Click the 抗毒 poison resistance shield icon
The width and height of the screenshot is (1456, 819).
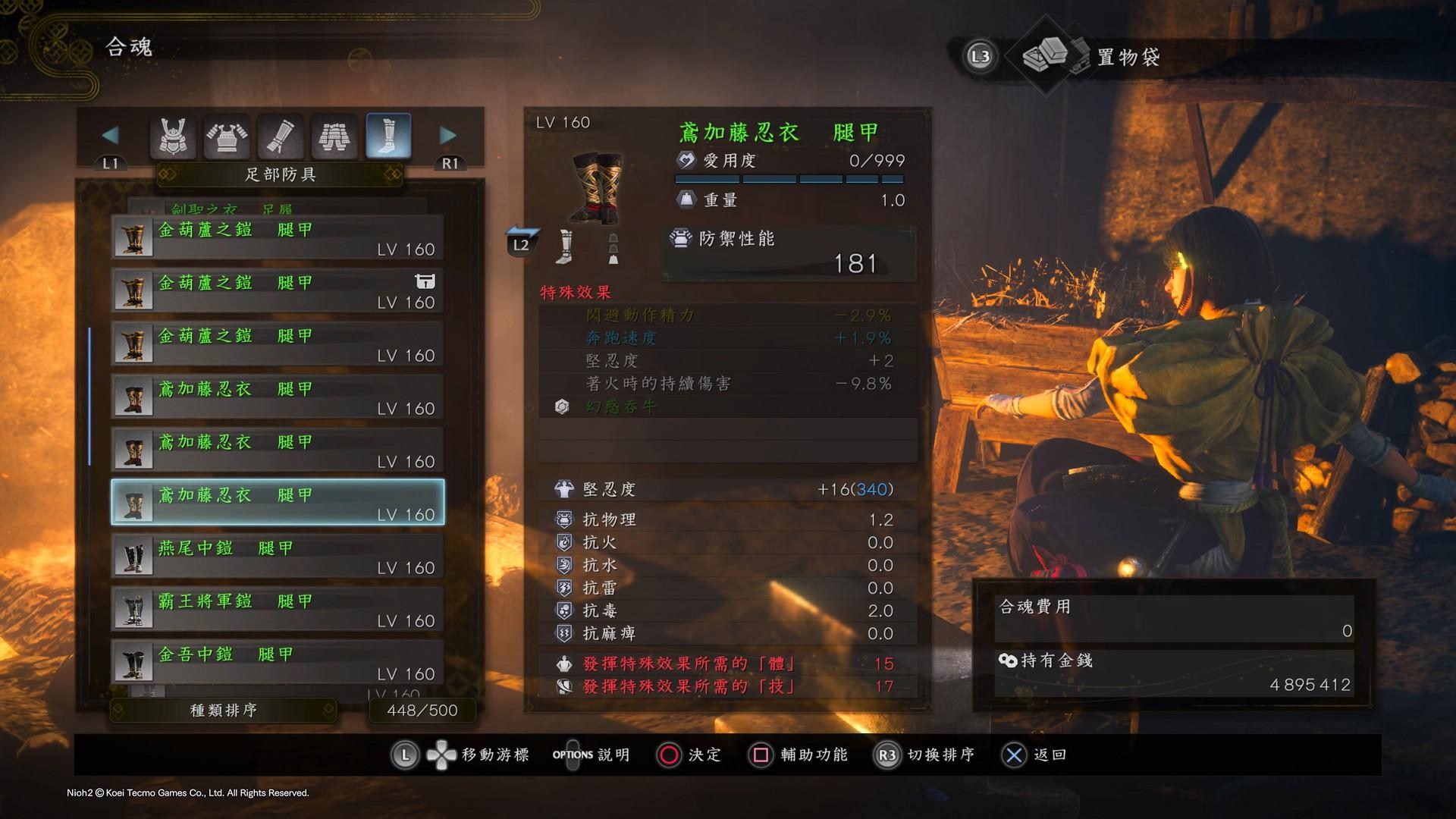[x=563, y=610]
